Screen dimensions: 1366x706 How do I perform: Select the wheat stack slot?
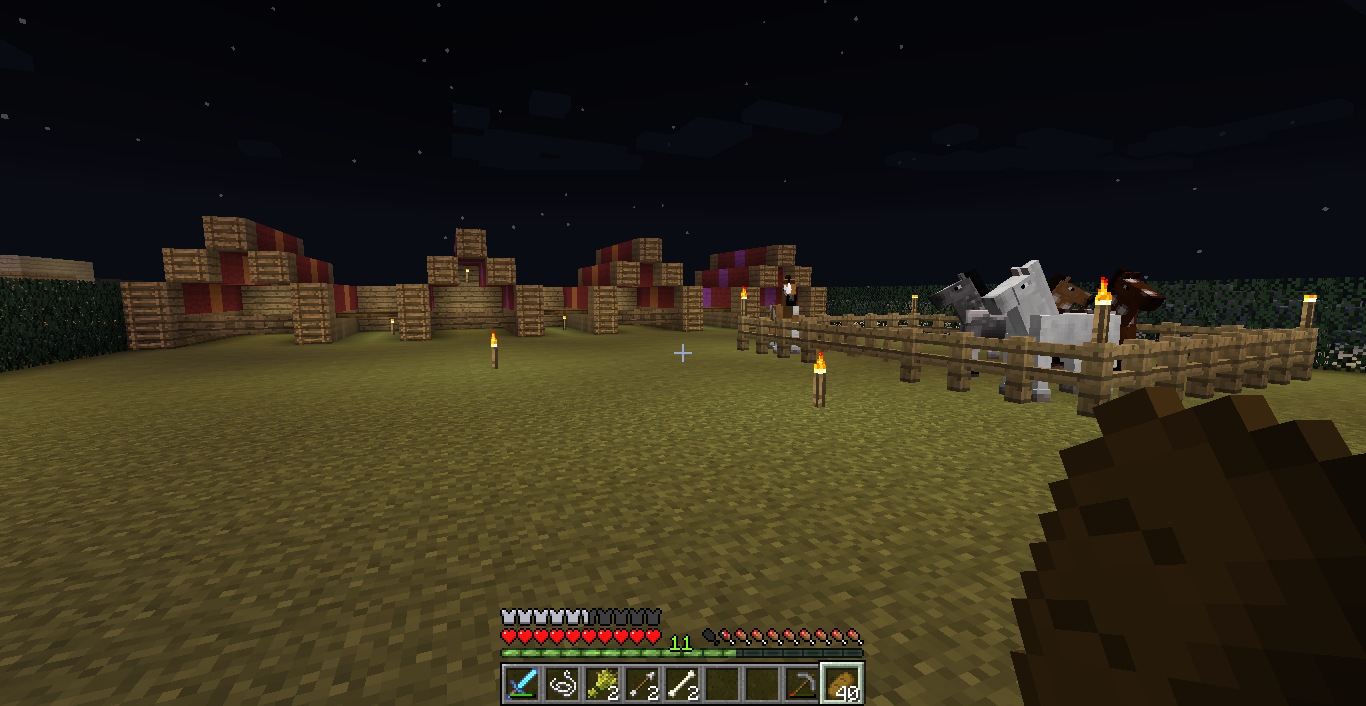coord(603,684)
